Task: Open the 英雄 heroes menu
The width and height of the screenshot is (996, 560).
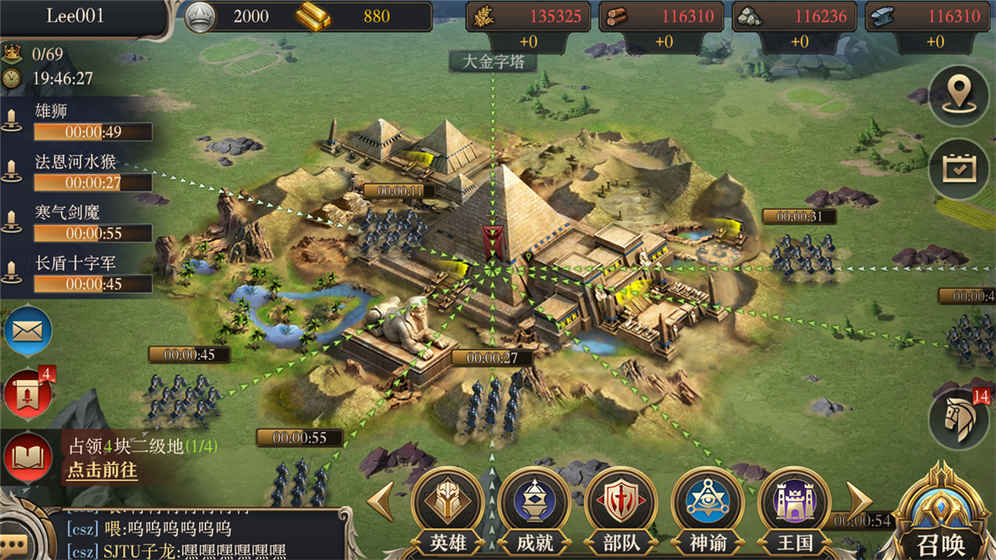Action: pos(447,507)
